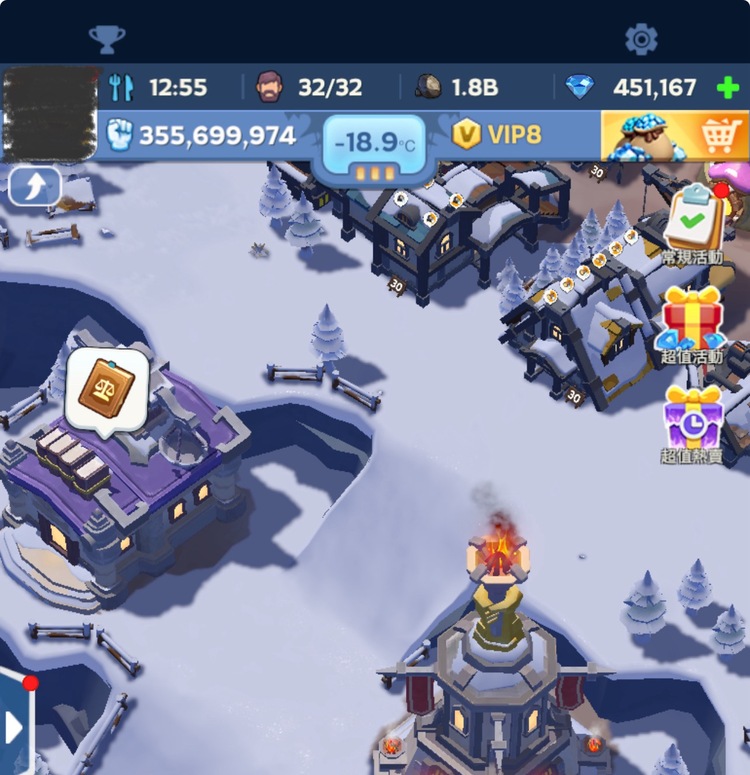Show the VIP8 privileges panel

click(497, 134)
